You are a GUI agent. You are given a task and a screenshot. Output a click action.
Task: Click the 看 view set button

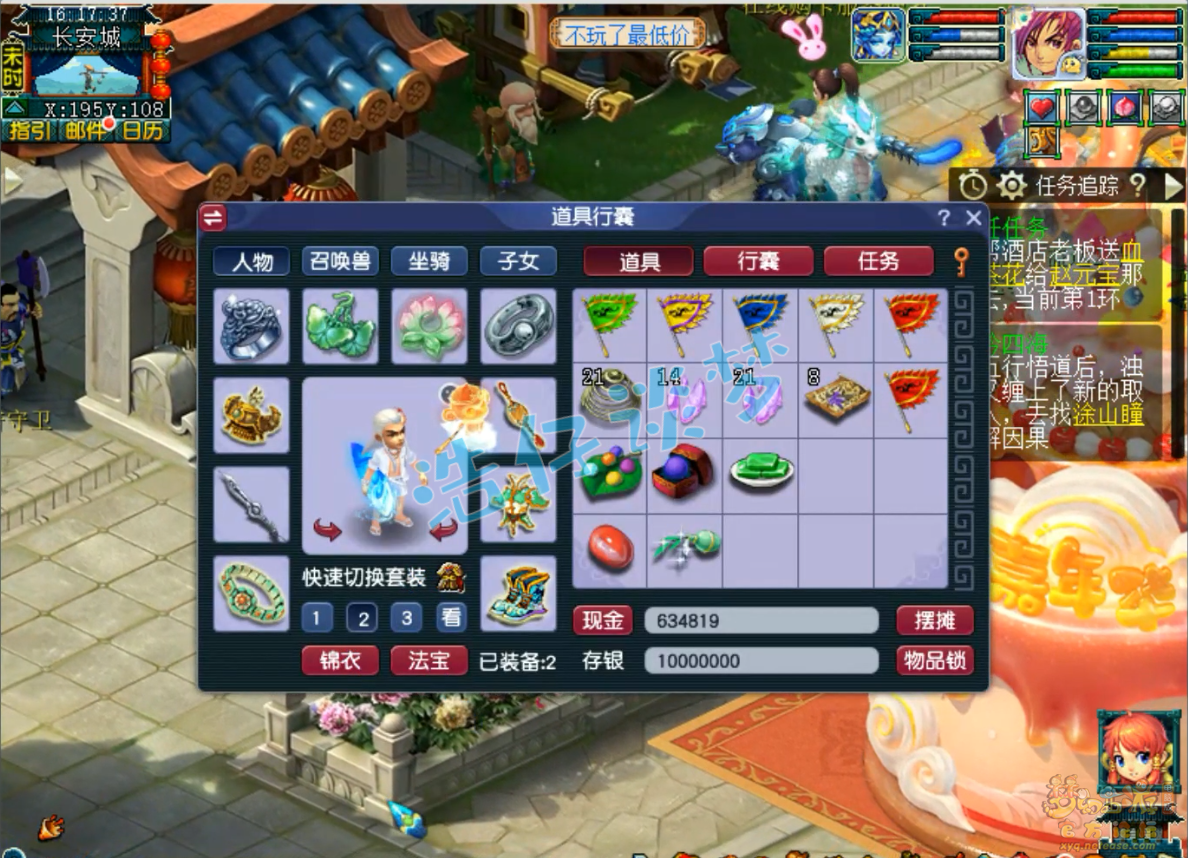(x=452, y=618)
